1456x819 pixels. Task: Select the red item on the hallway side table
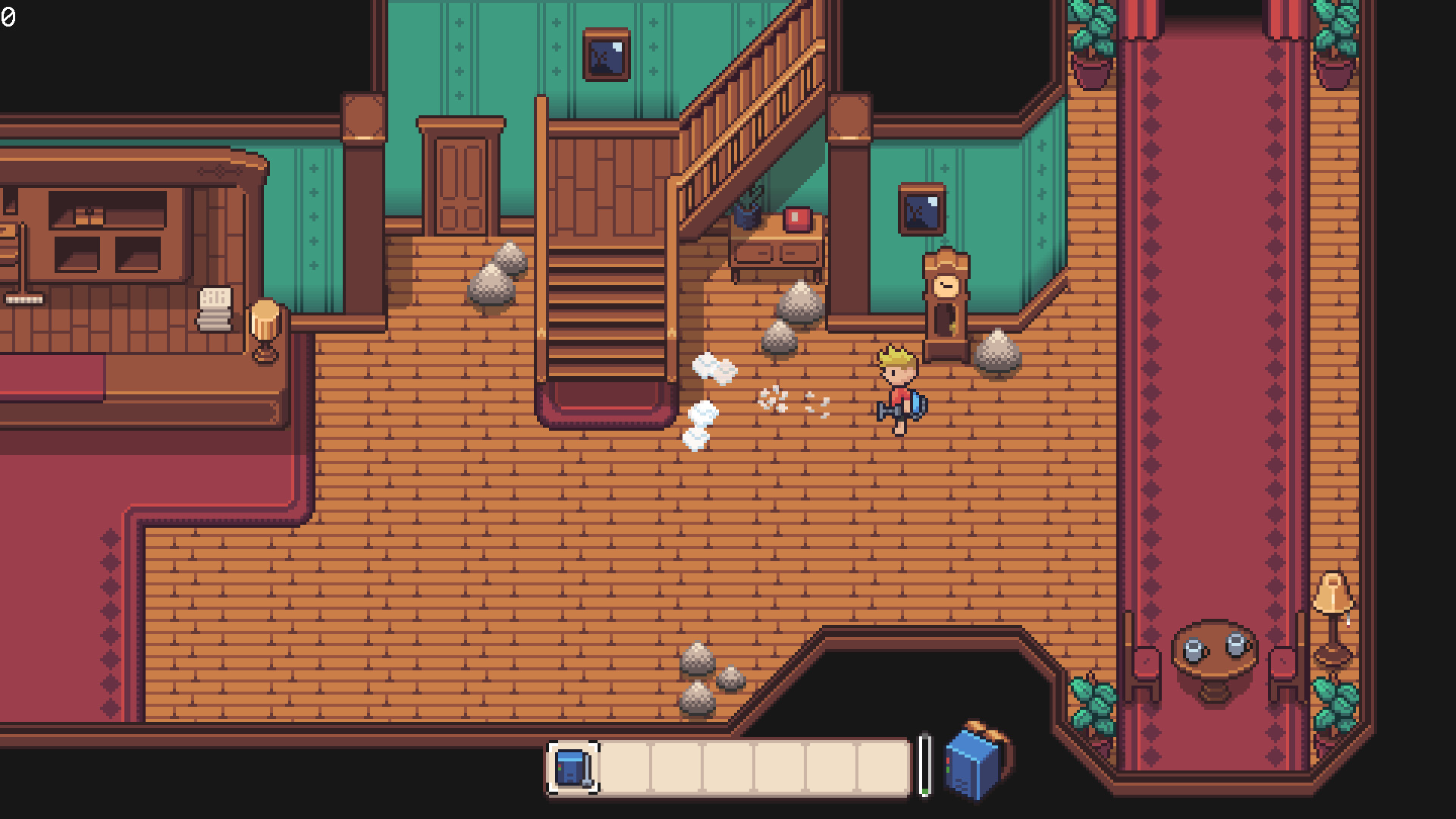pos(795,220)
